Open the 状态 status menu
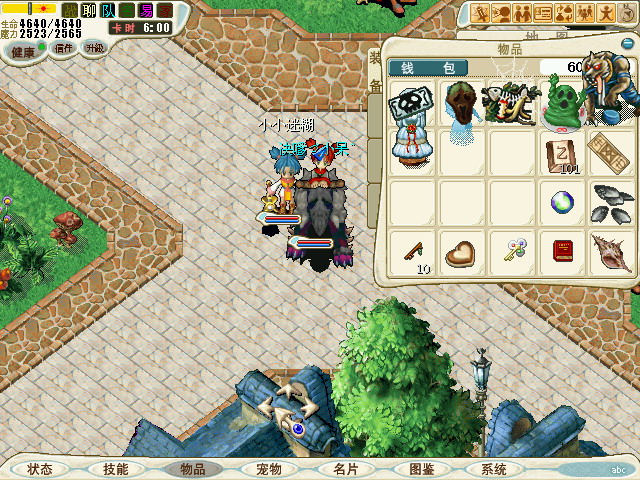The height and width of the screenshot is (480, 640). [x=40, y=468]
